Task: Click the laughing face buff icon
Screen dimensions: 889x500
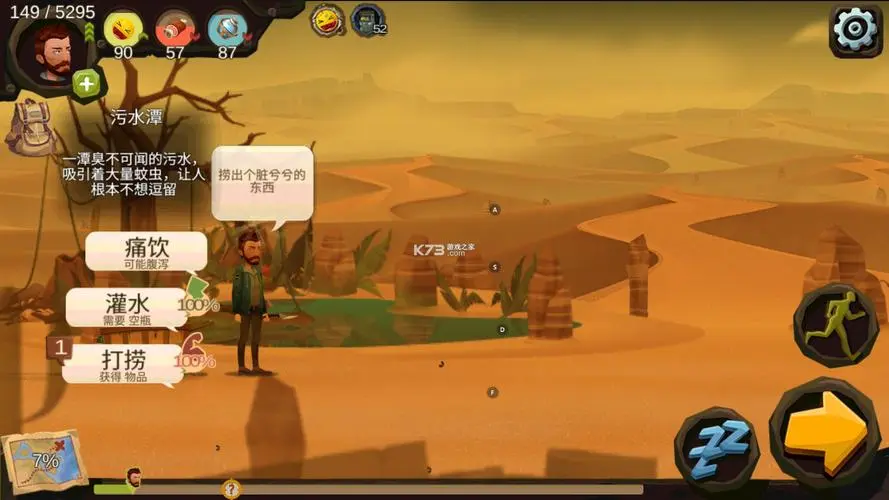Action: pyautogui.click(x=327, y=20)
